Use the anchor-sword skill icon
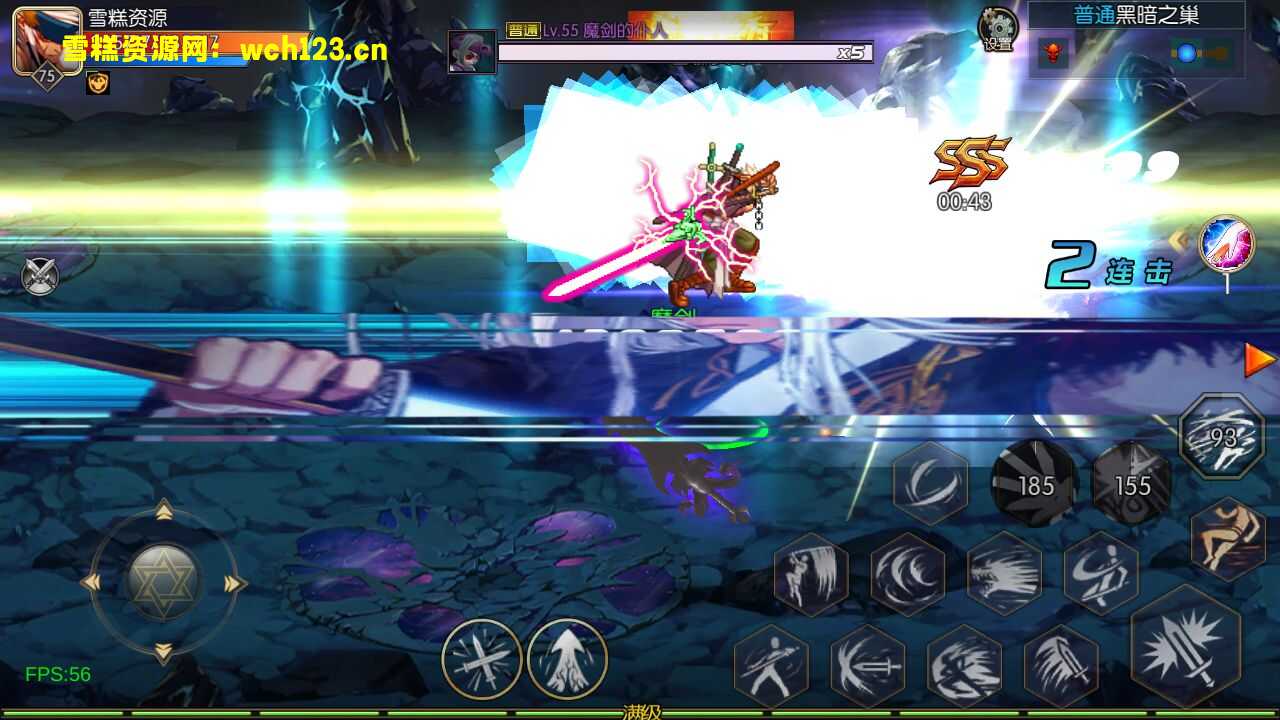 point(868,662)
